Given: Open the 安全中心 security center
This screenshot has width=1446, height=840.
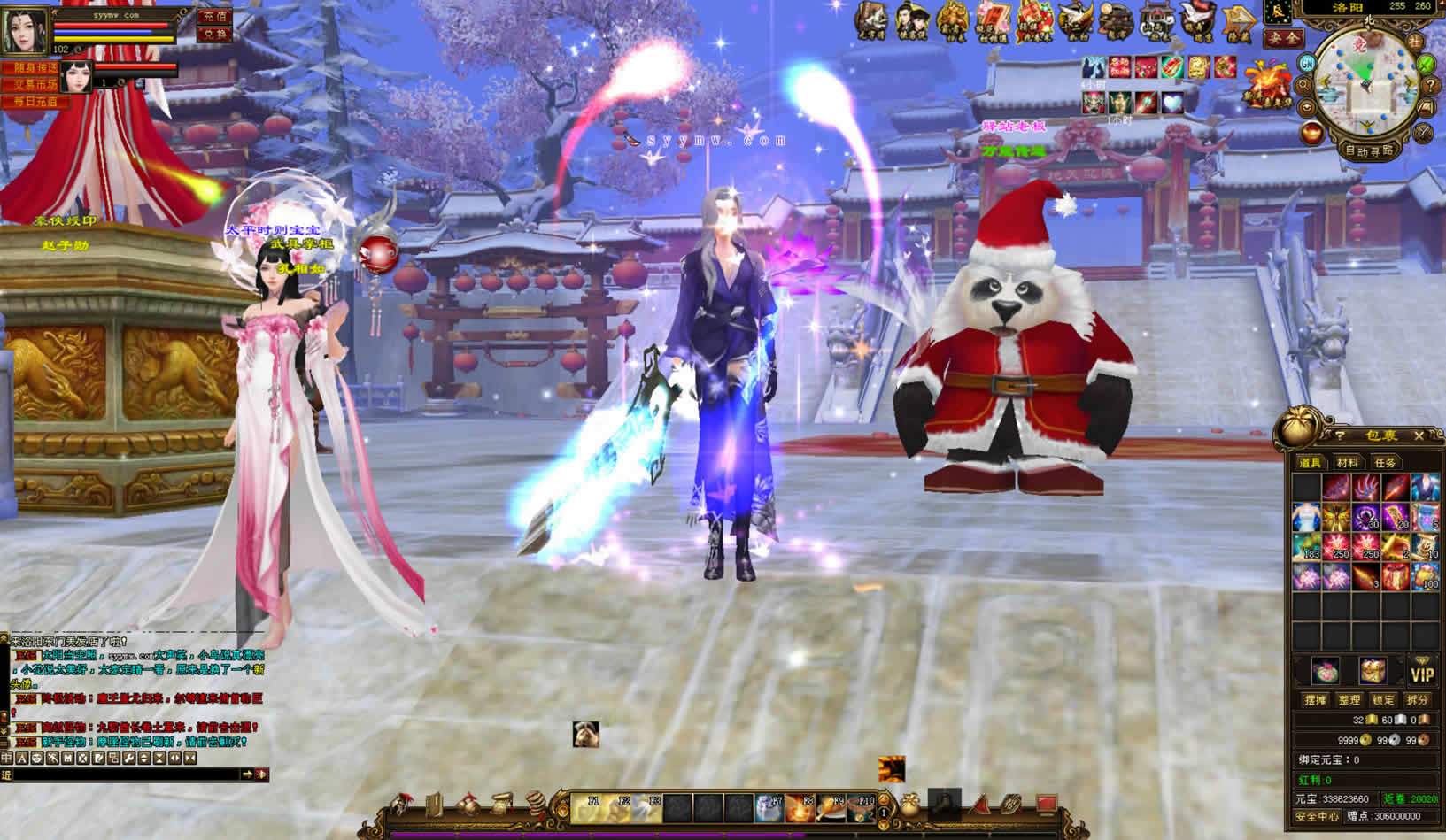Looking at the screenshot, I should 1317,816.
